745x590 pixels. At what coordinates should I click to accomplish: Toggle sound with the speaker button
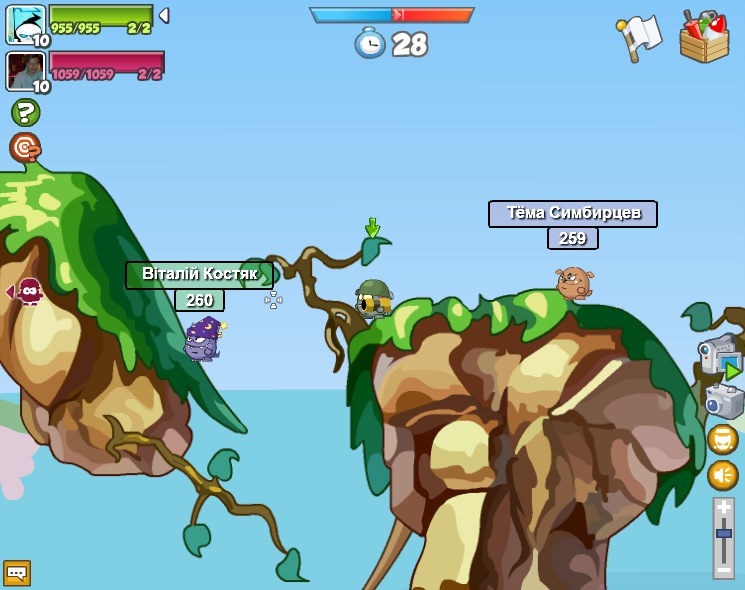722,475
